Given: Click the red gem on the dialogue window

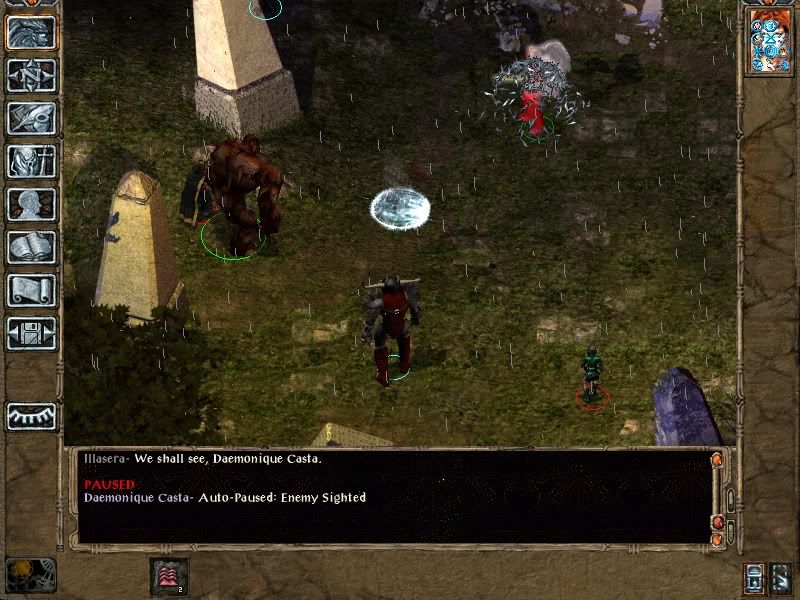Looking at the screenshot, I should pos(716,522).
